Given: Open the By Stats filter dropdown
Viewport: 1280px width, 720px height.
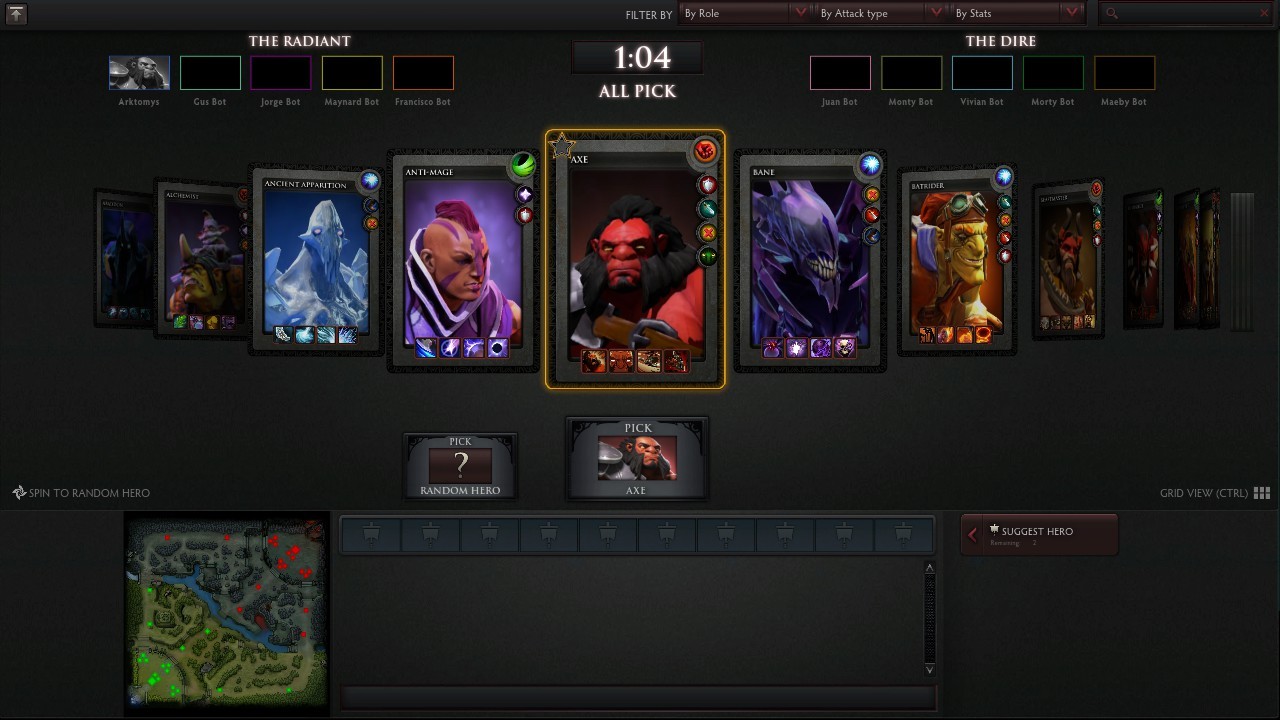Looking at the screenshot, I should click(x=1013, y=13).
